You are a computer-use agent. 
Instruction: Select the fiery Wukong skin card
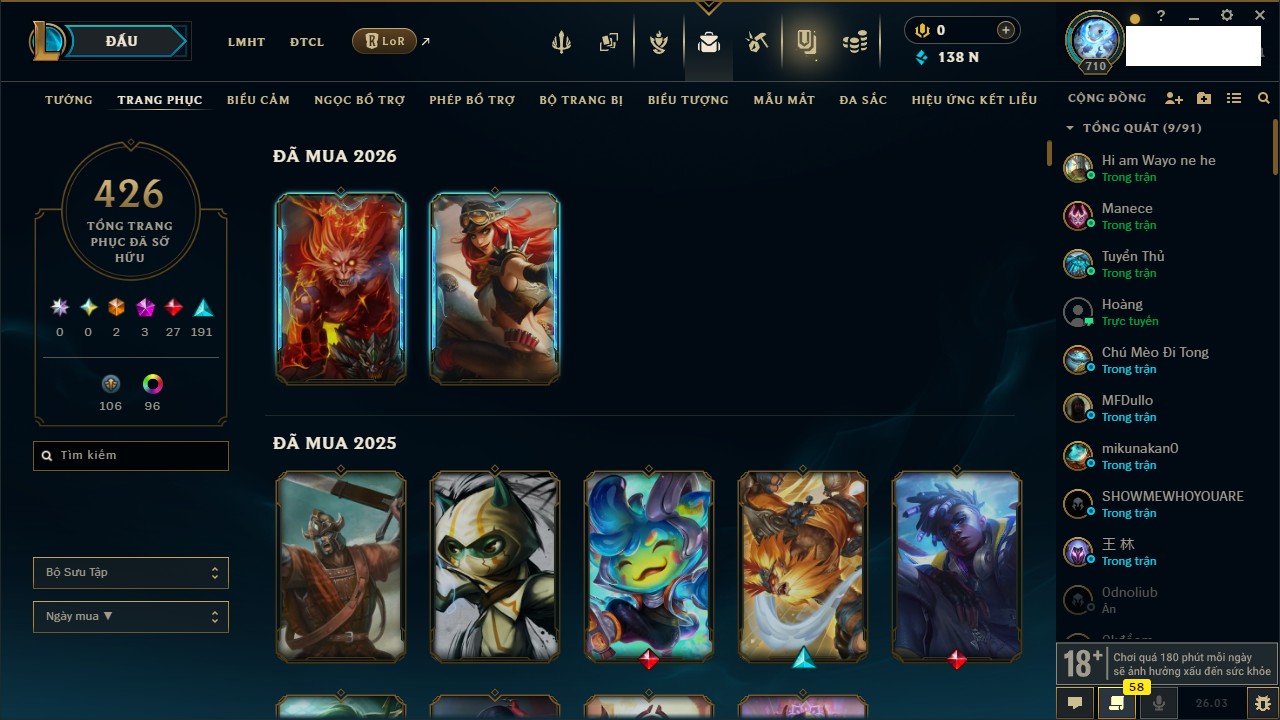[341, 288]
